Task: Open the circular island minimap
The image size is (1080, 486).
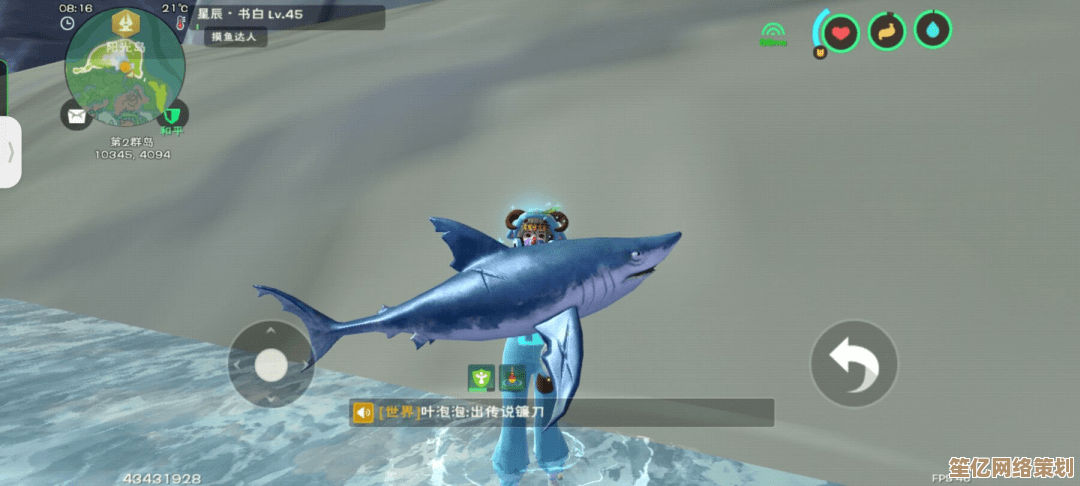Action: click(125, 71)
